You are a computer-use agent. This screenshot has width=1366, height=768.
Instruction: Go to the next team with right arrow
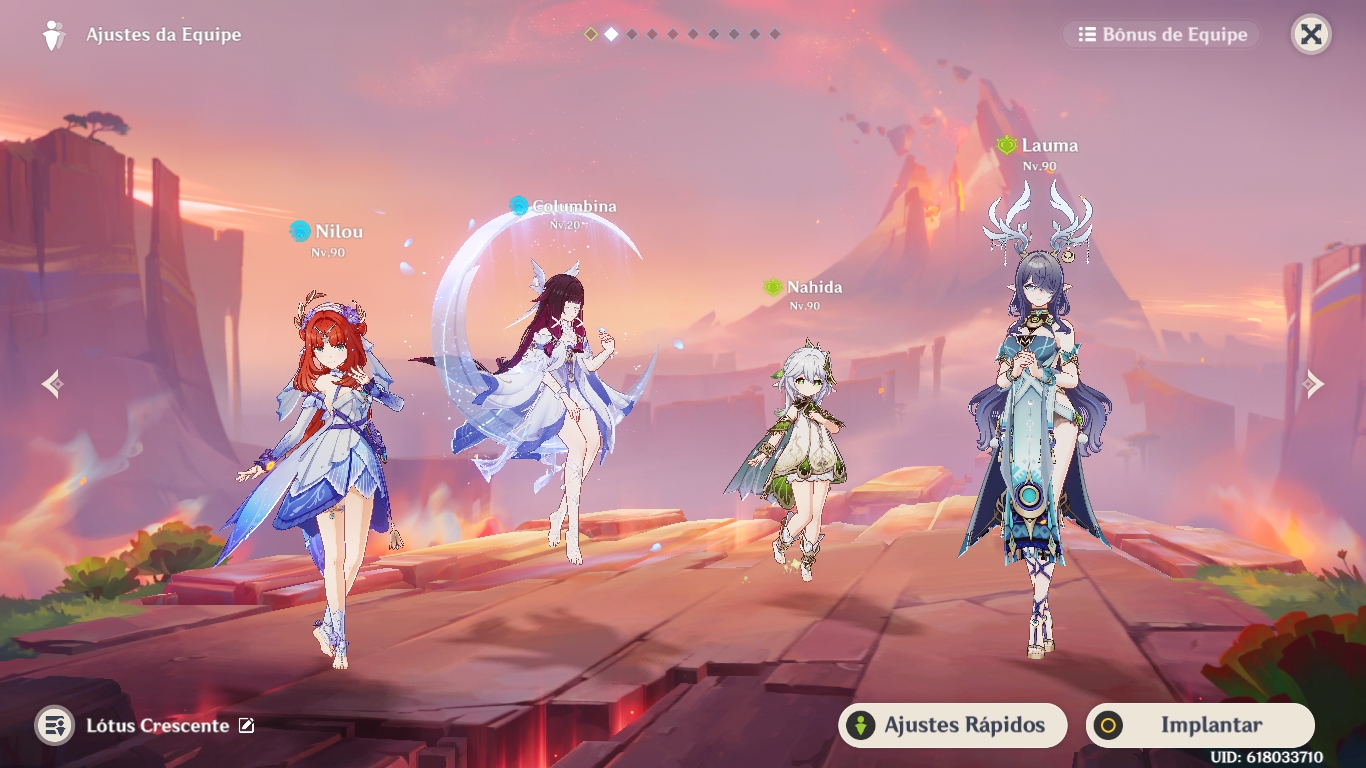[1313, 383]
